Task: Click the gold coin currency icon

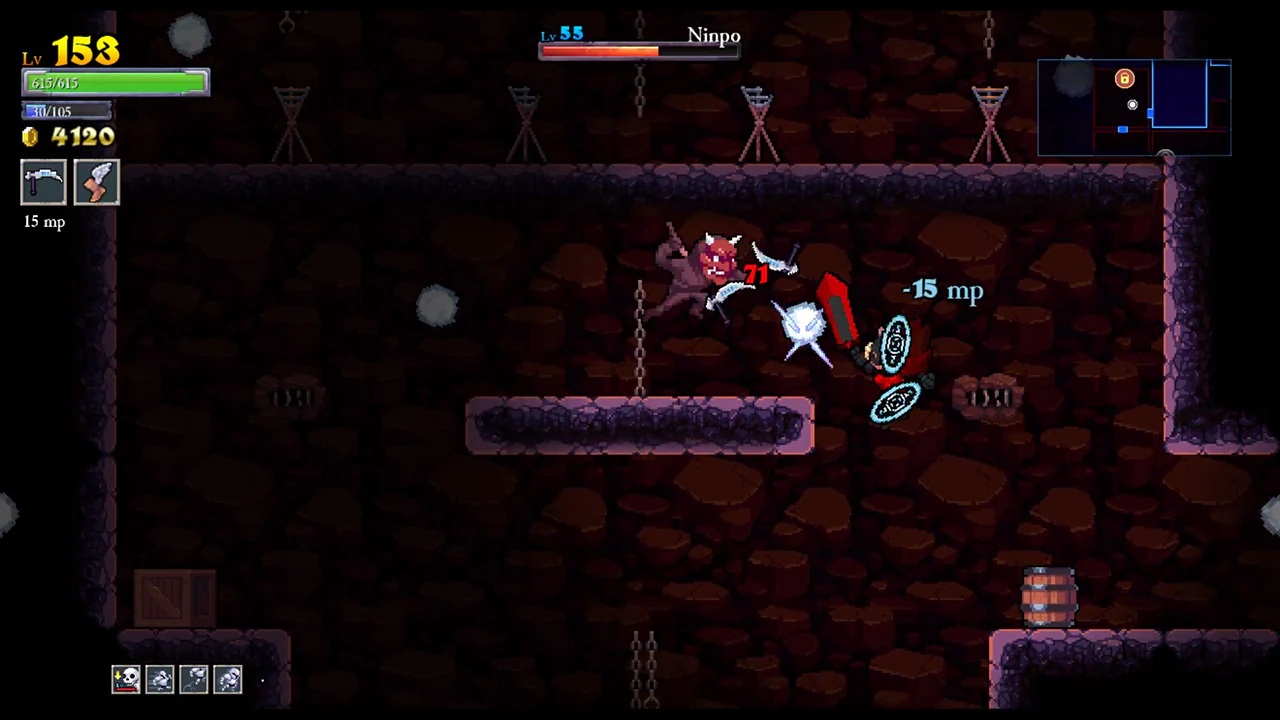Action: (x=29, y=137)
